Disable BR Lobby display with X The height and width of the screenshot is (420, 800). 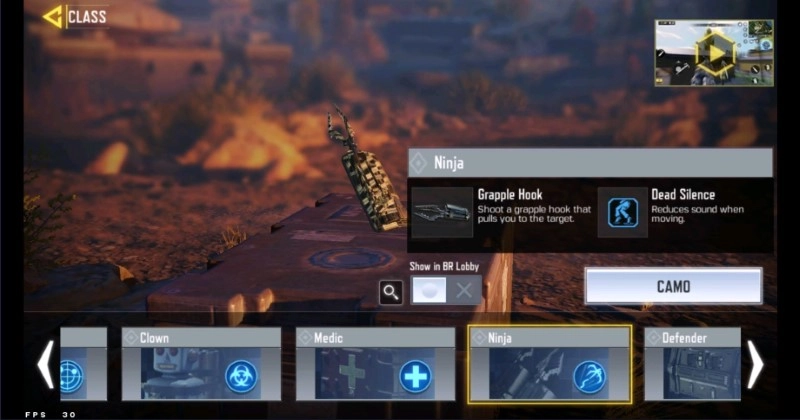pyautogui.click(x=464, y=291)
